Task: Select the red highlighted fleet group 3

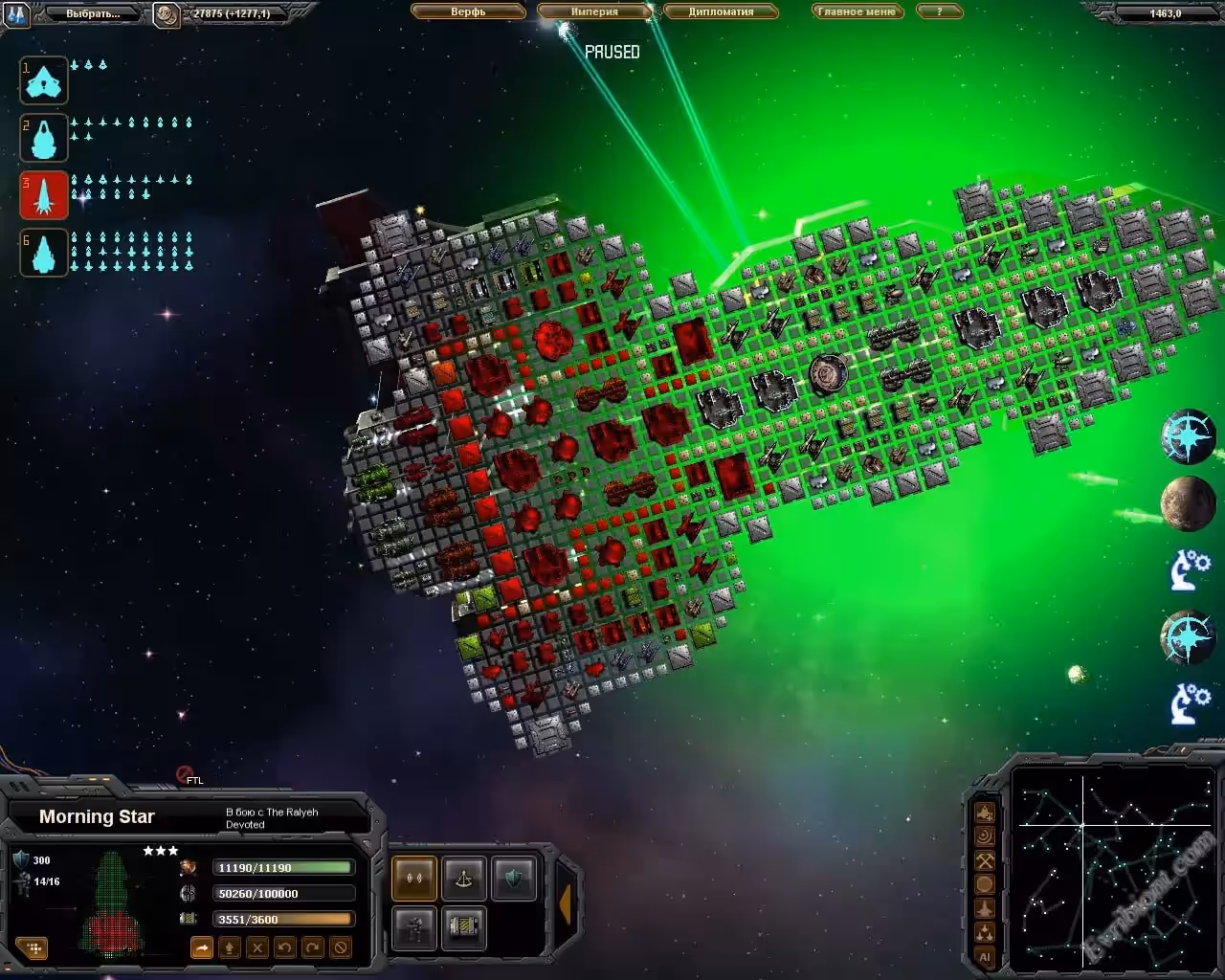Action: [x=44, y=195]
